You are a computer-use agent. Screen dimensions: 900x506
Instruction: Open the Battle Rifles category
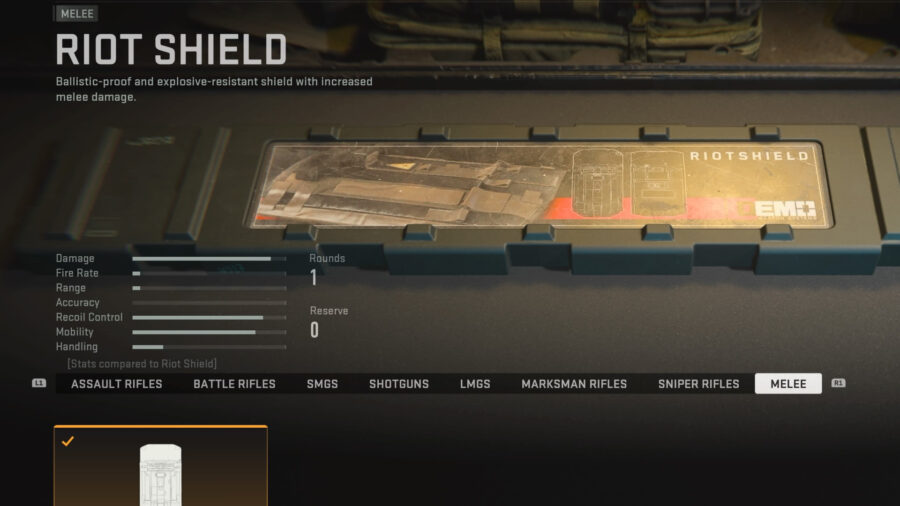pos(234,384)
